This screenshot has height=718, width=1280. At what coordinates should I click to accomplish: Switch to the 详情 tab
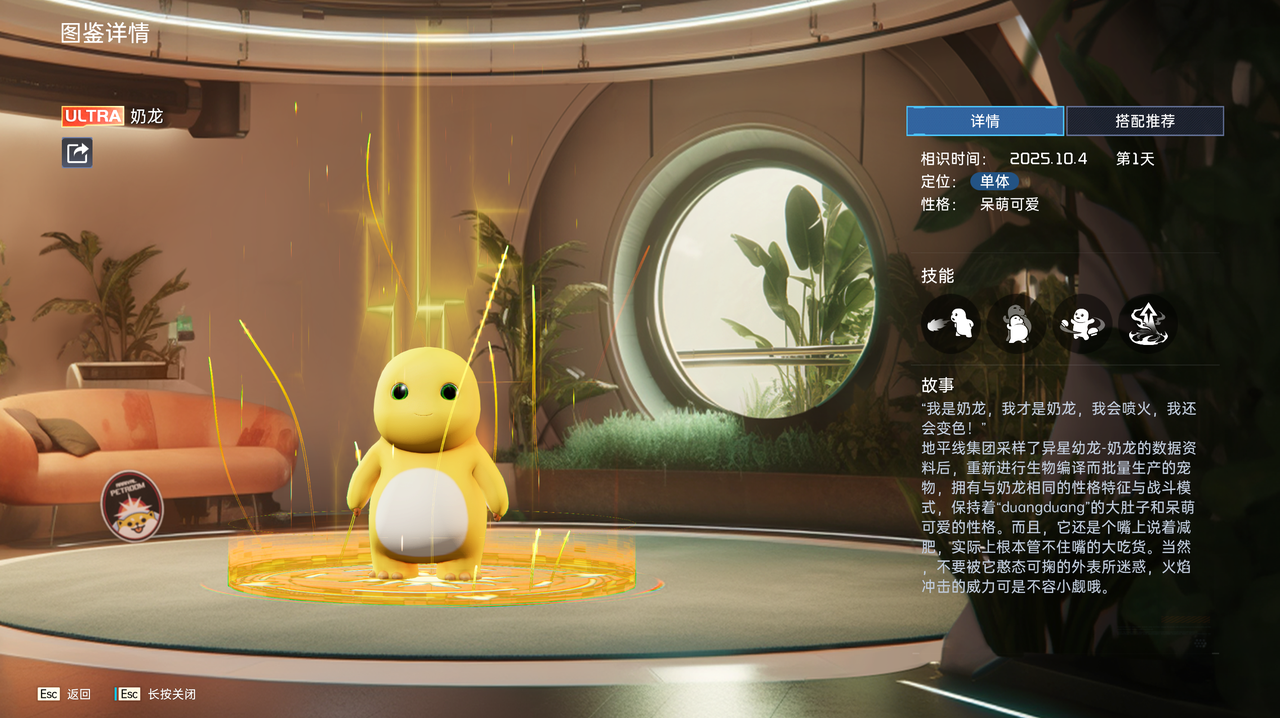985,121
